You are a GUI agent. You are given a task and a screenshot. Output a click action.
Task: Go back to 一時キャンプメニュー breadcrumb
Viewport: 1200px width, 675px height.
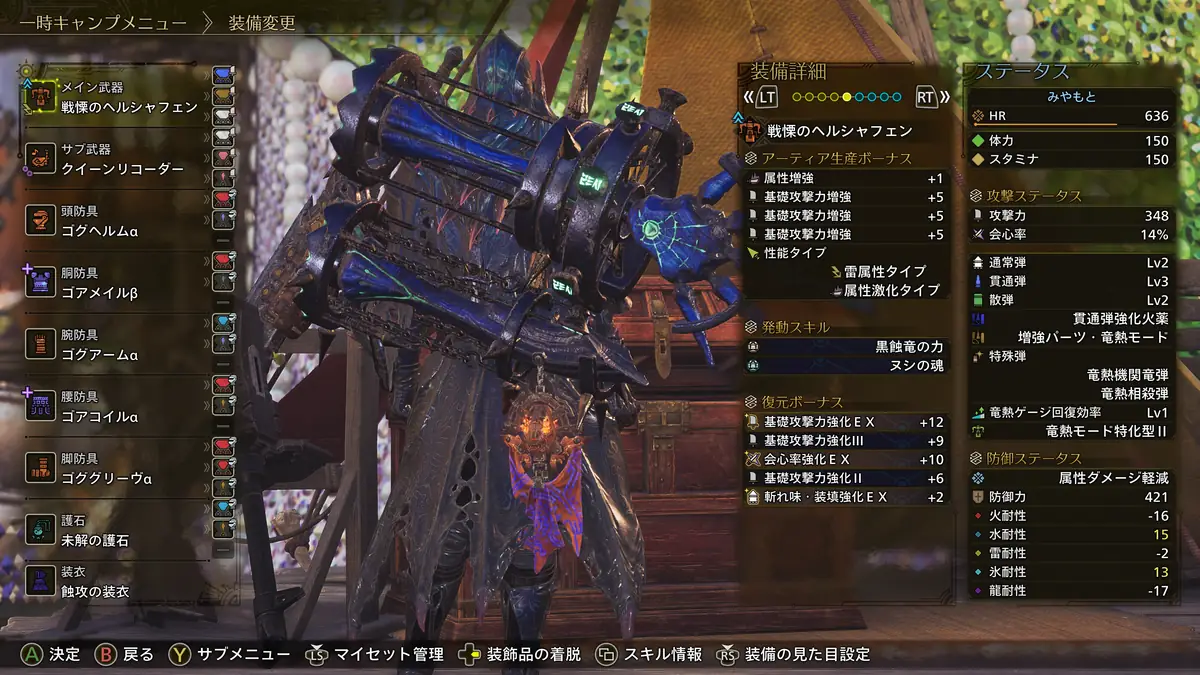tap(95, 22)
